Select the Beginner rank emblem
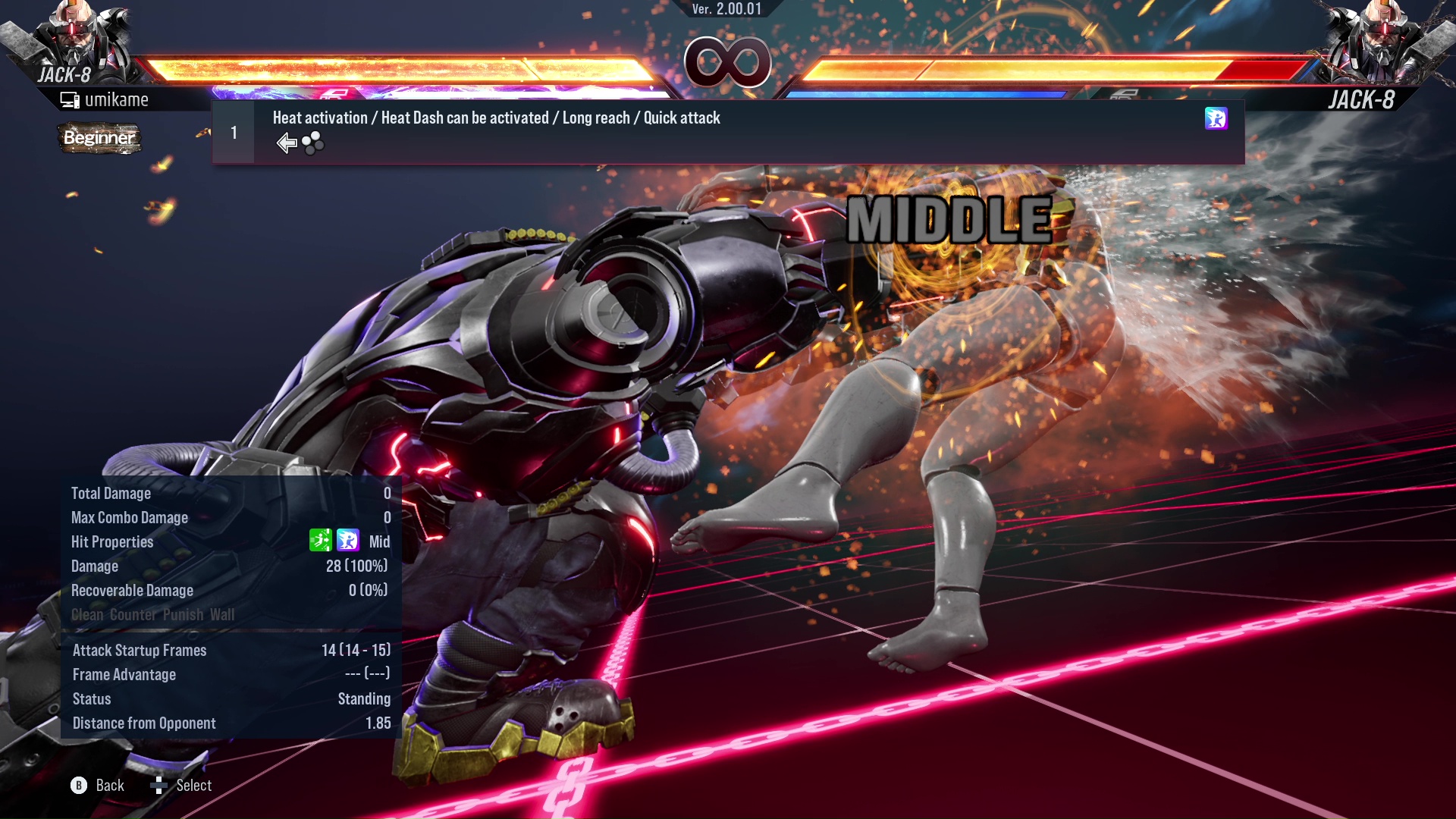Viewport: 1456px width, 819px height. [x=99, y=139]
